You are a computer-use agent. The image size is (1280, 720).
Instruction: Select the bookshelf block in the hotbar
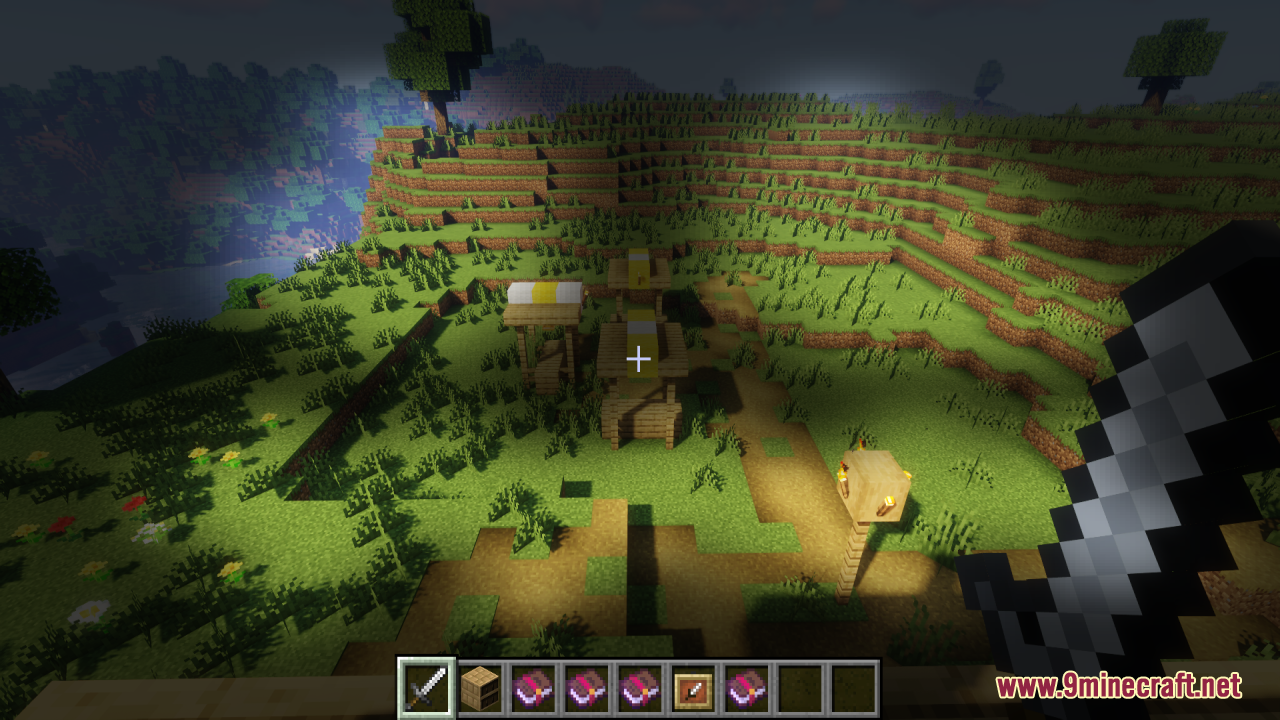tap(480, 688)
